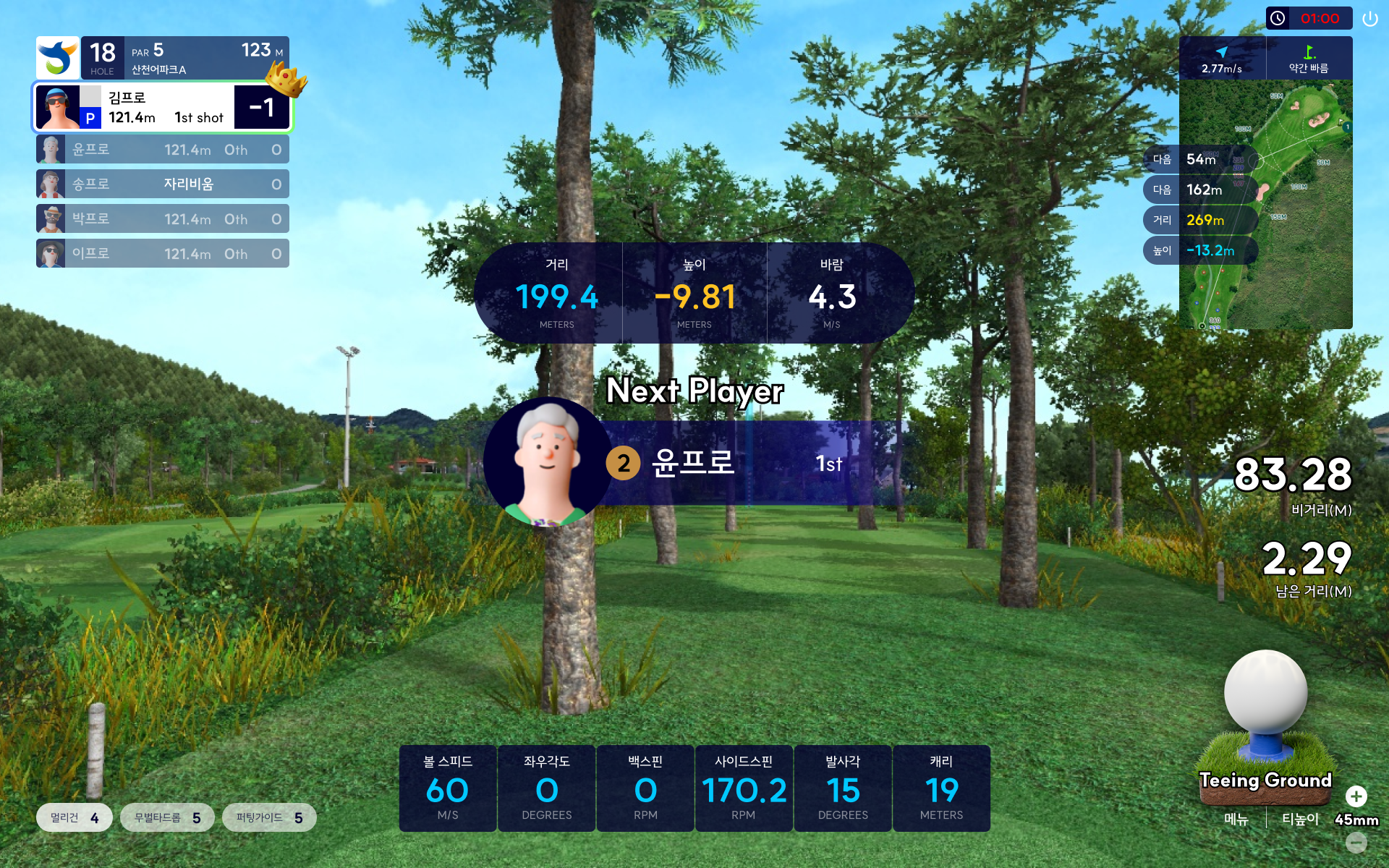Decrease tee height with the minus button

pyautogui.click(x=1356, y=842)
